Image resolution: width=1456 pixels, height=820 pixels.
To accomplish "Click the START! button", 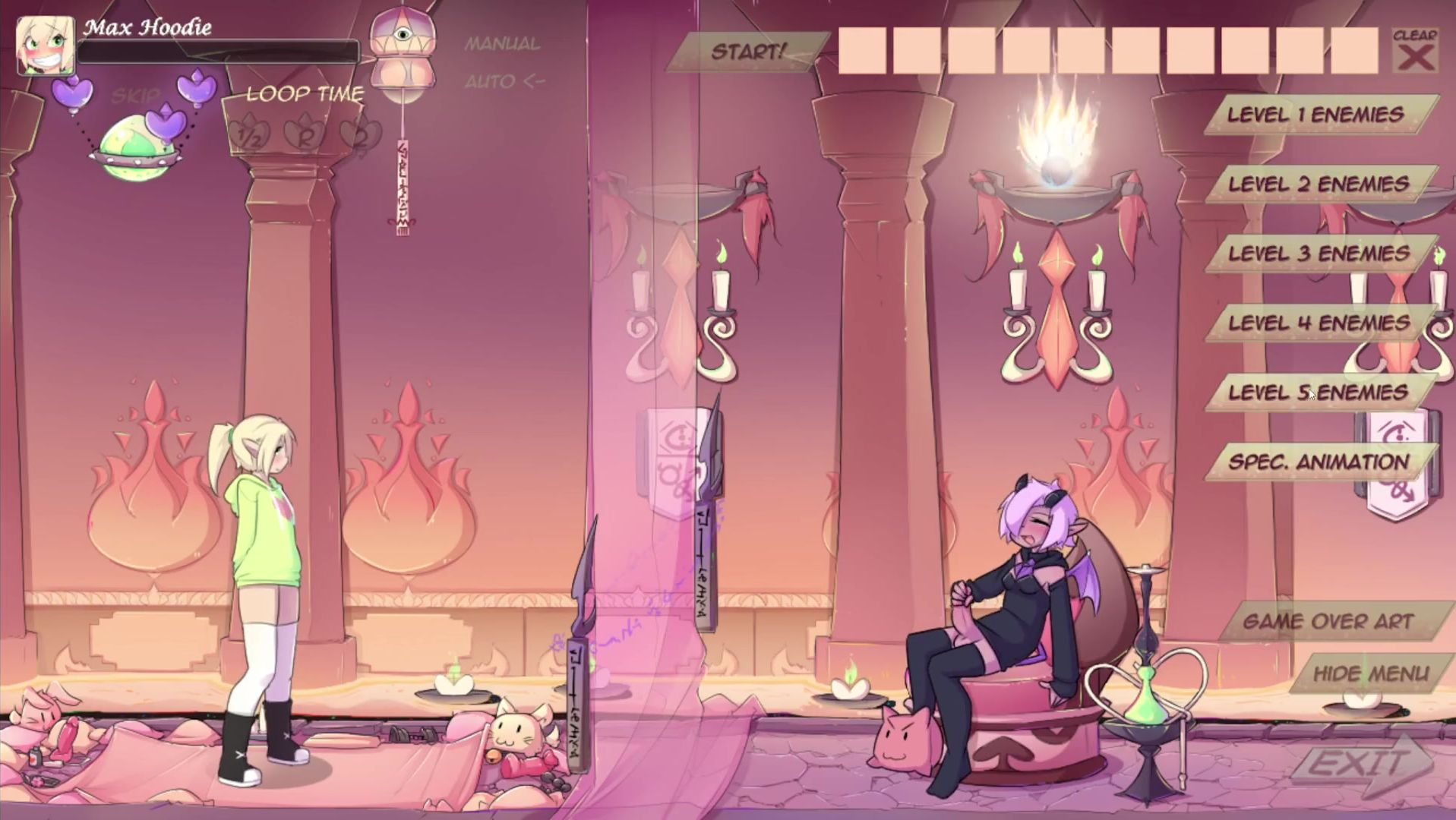I will (747, 52).
